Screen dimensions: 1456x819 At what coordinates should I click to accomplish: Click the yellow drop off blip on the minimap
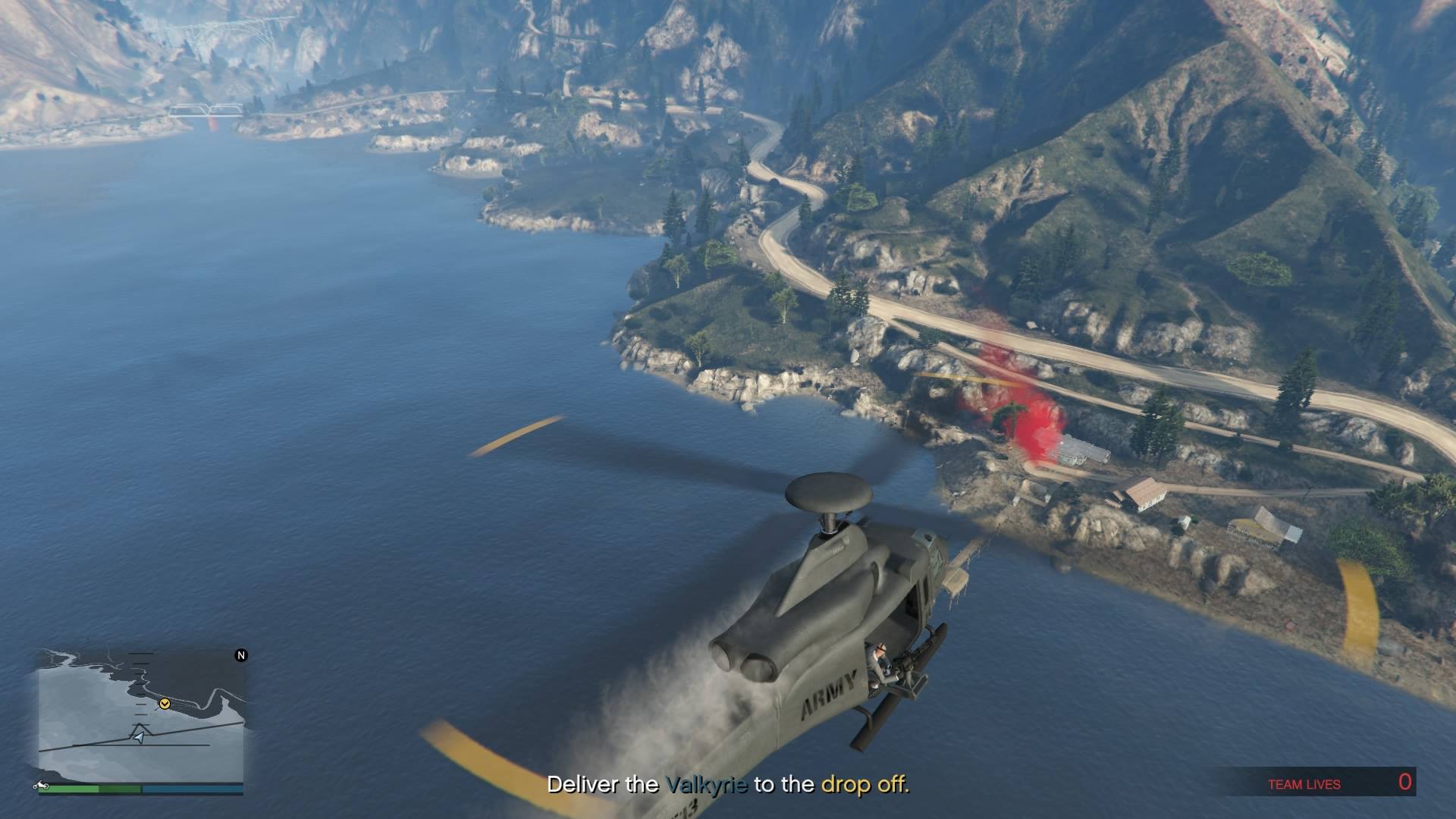pyautogui.click(x=165, y=704)
